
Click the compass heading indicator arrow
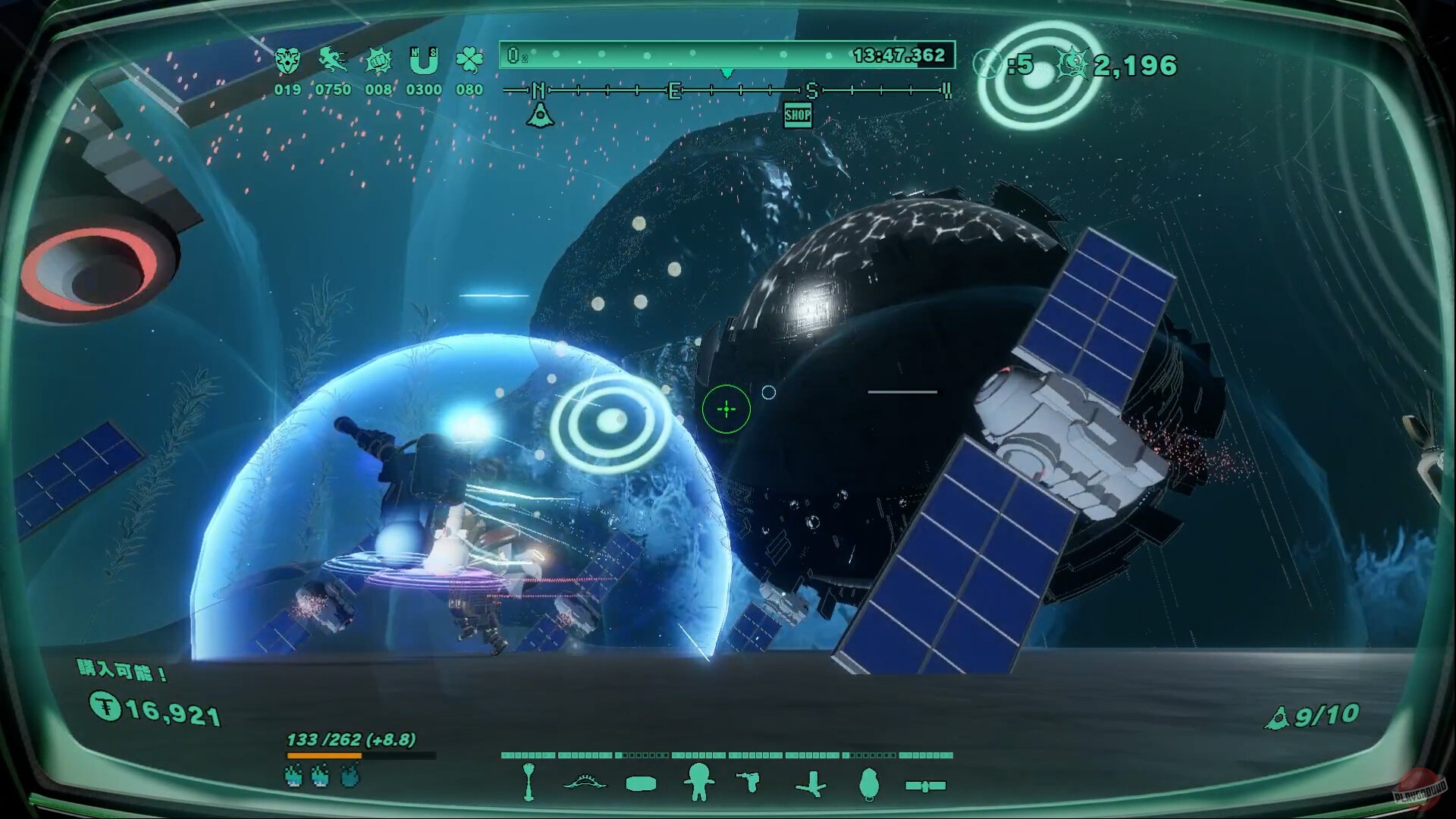pos(726,74)
